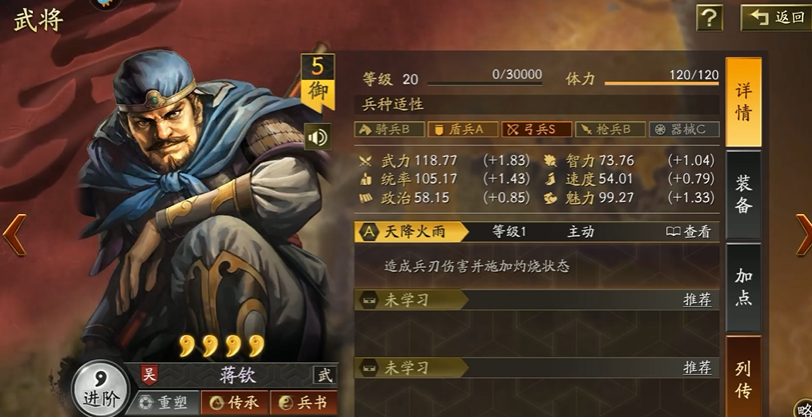Open the question mark help

[x=709, y=18]
